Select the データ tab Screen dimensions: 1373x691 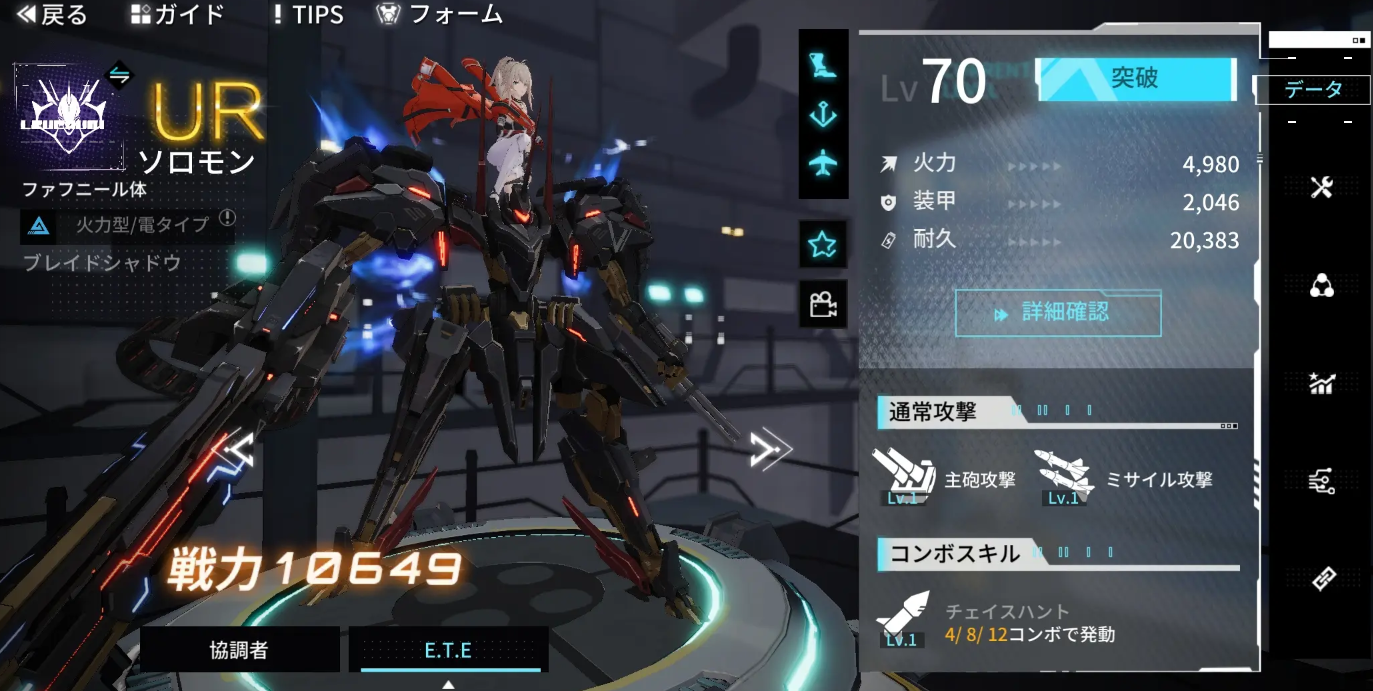(1313, 90)
